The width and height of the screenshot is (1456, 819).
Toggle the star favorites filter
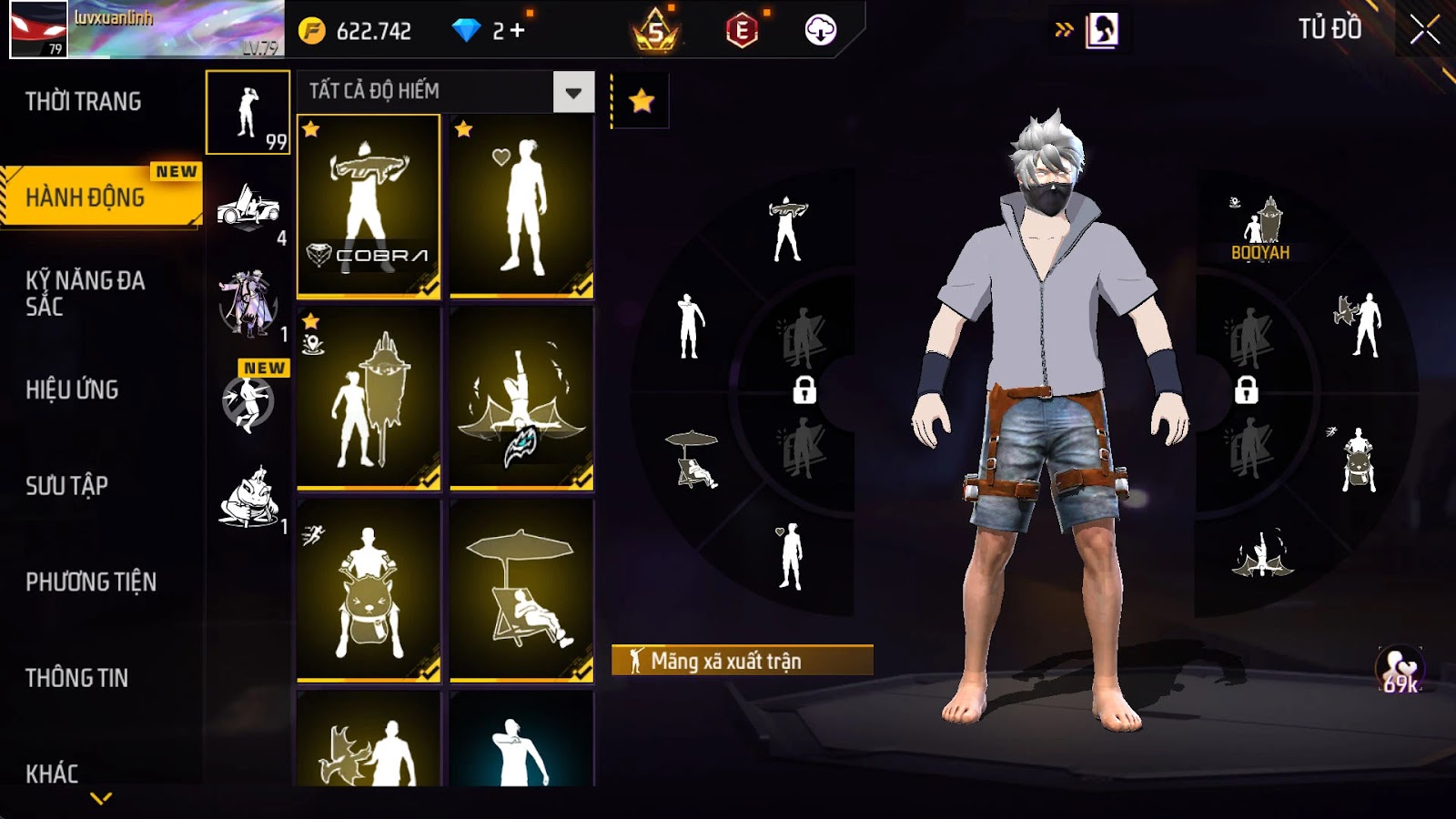[x=642, y=101]
